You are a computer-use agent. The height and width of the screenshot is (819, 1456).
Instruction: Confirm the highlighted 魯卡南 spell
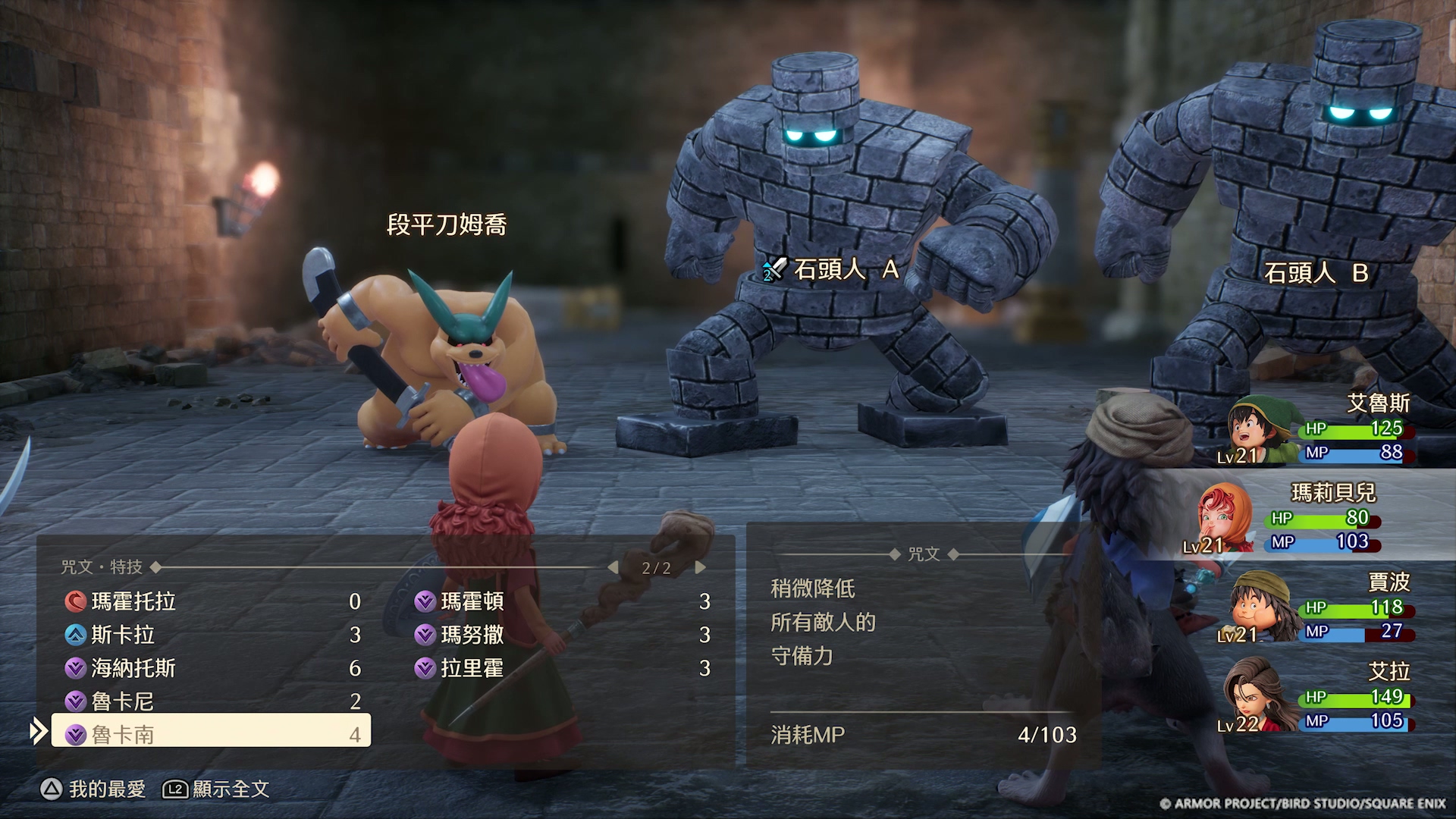click(211, 734)
